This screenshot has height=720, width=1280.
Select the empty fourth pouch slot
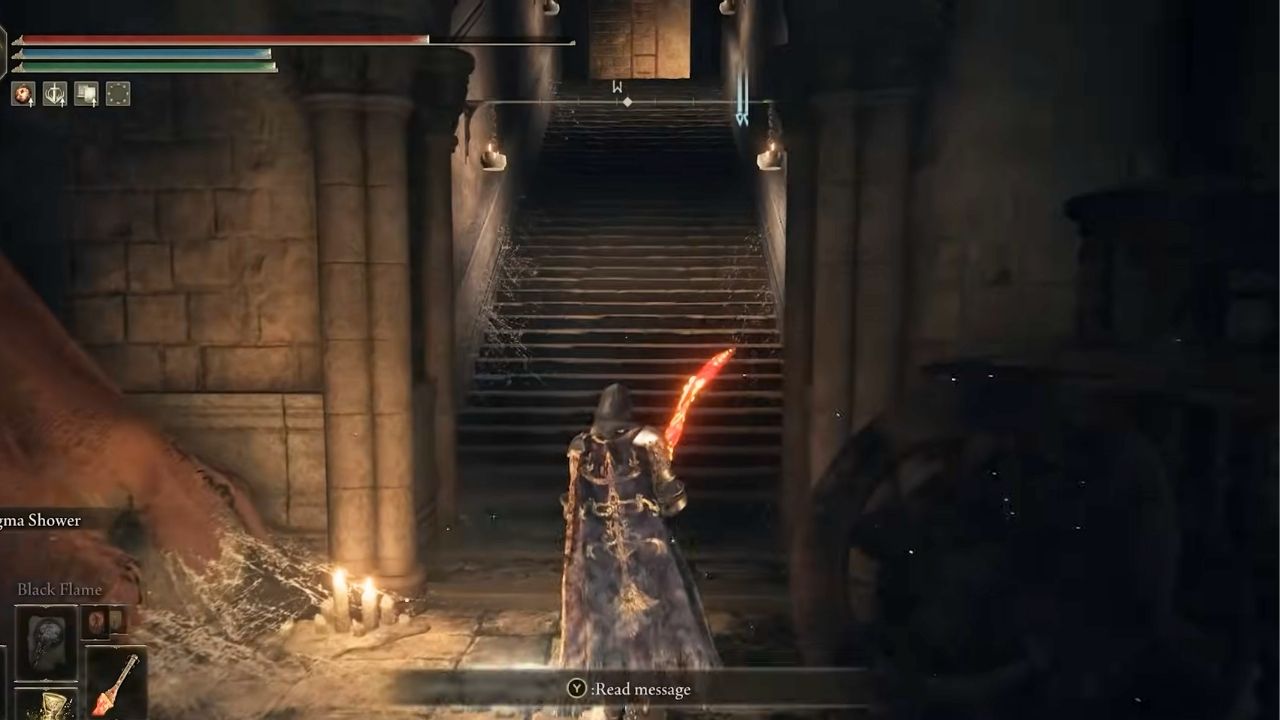click(117, 95)
